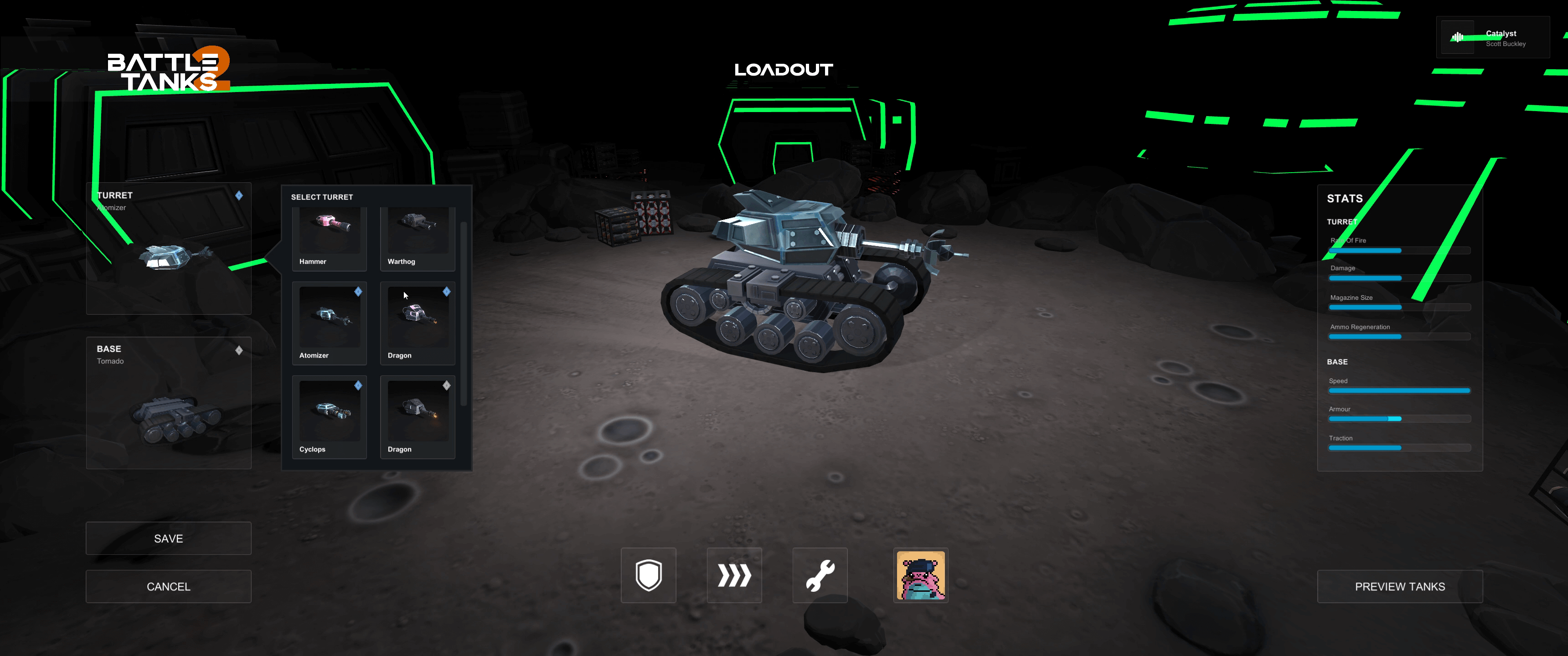This screenshot has width=1568, height=656.
Task: Click the pink character avatar icon
Action: (x=920, y=576)
